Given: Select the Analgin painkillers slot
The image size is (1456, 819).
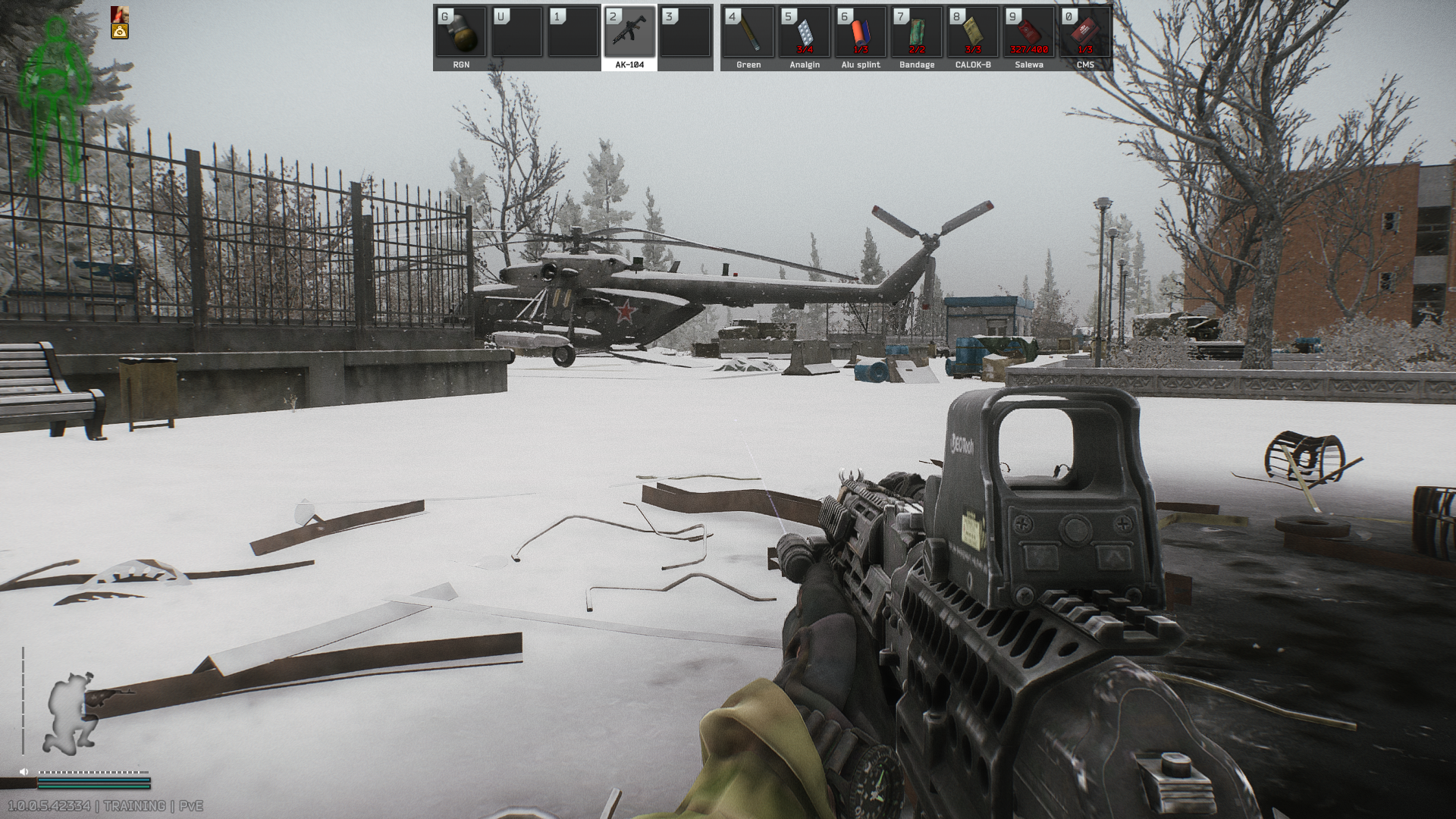Looking at the screenshot, I should pyautogui.click(x=805, y=33).
